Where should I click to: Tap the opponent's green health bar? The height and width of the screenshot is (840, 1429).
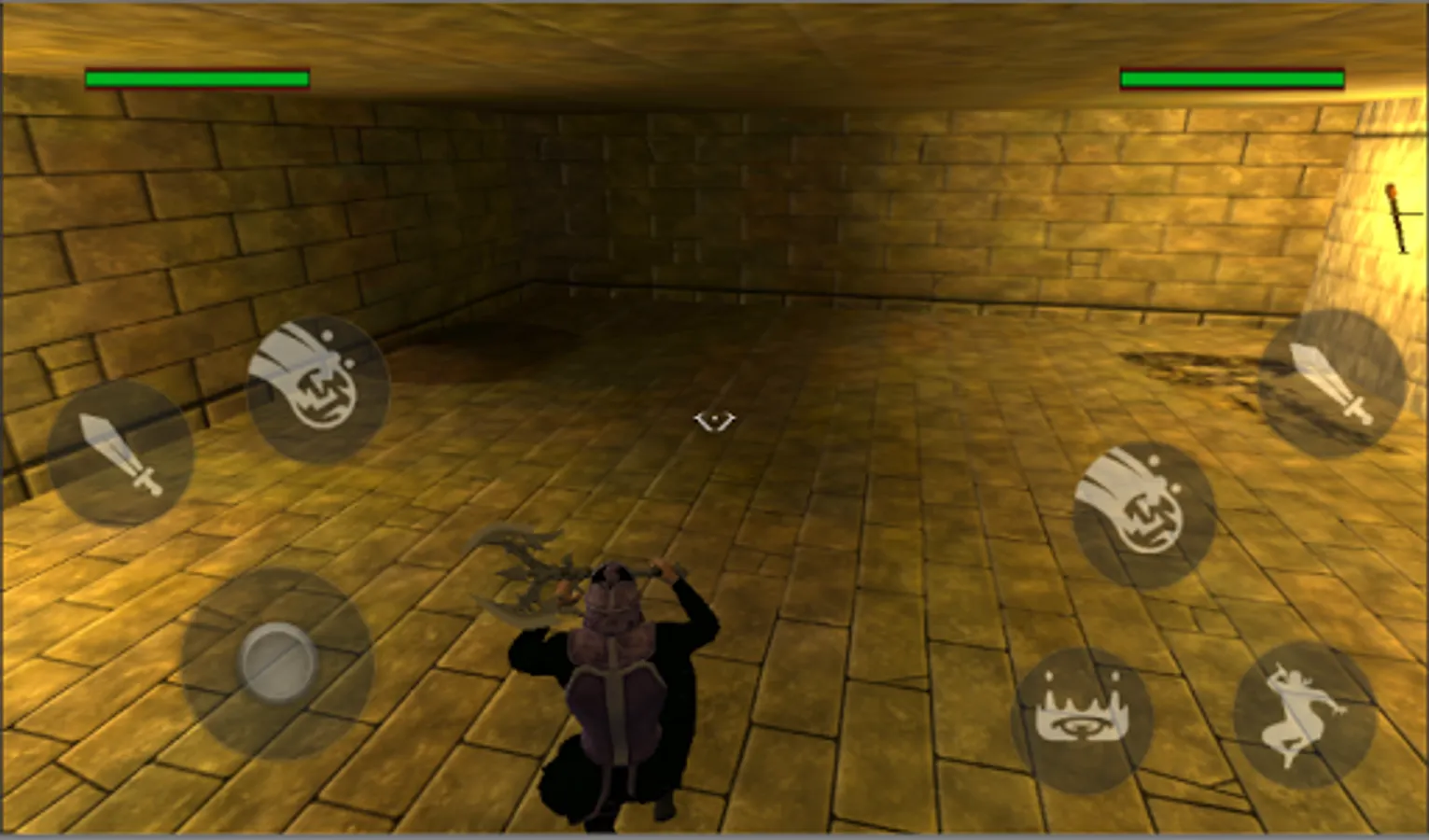click(x=1232, y=79)
